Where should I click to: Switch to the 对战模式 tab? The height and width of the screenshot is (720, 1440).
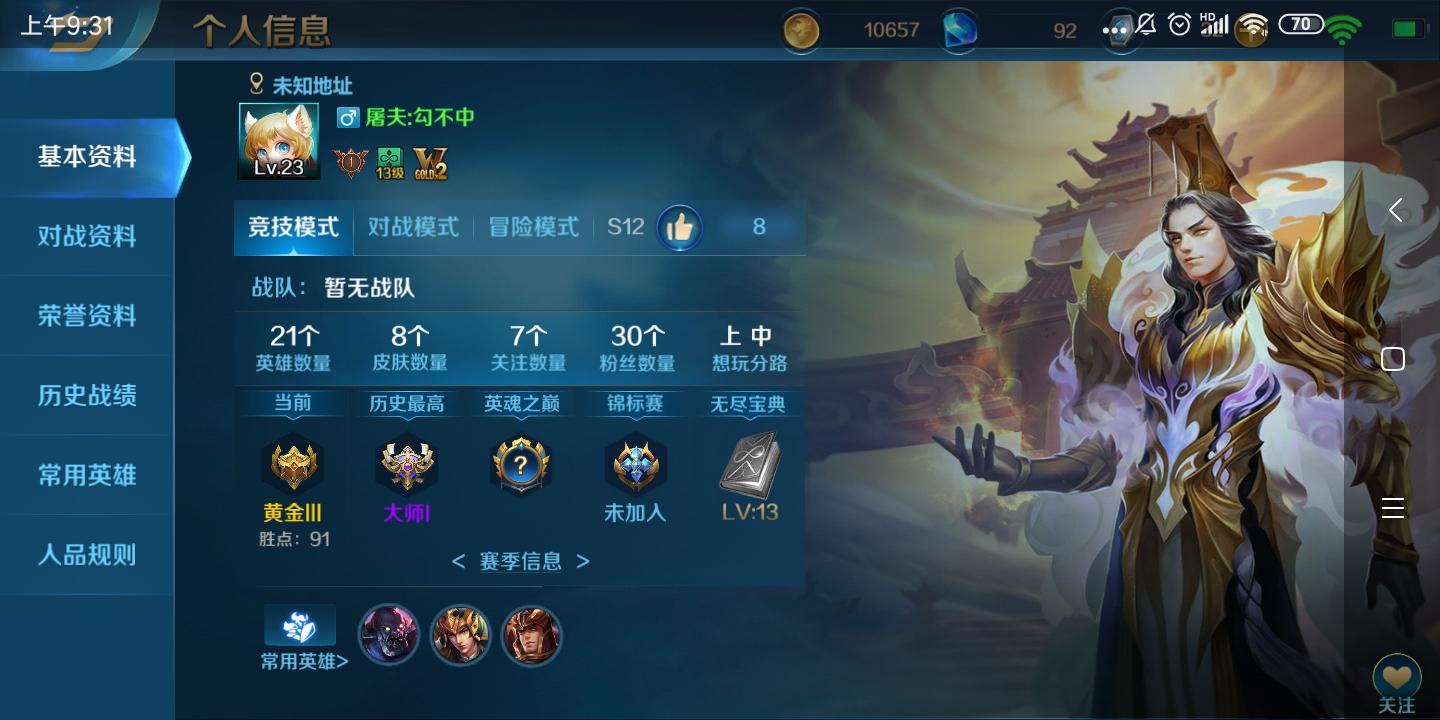point(412,227)
